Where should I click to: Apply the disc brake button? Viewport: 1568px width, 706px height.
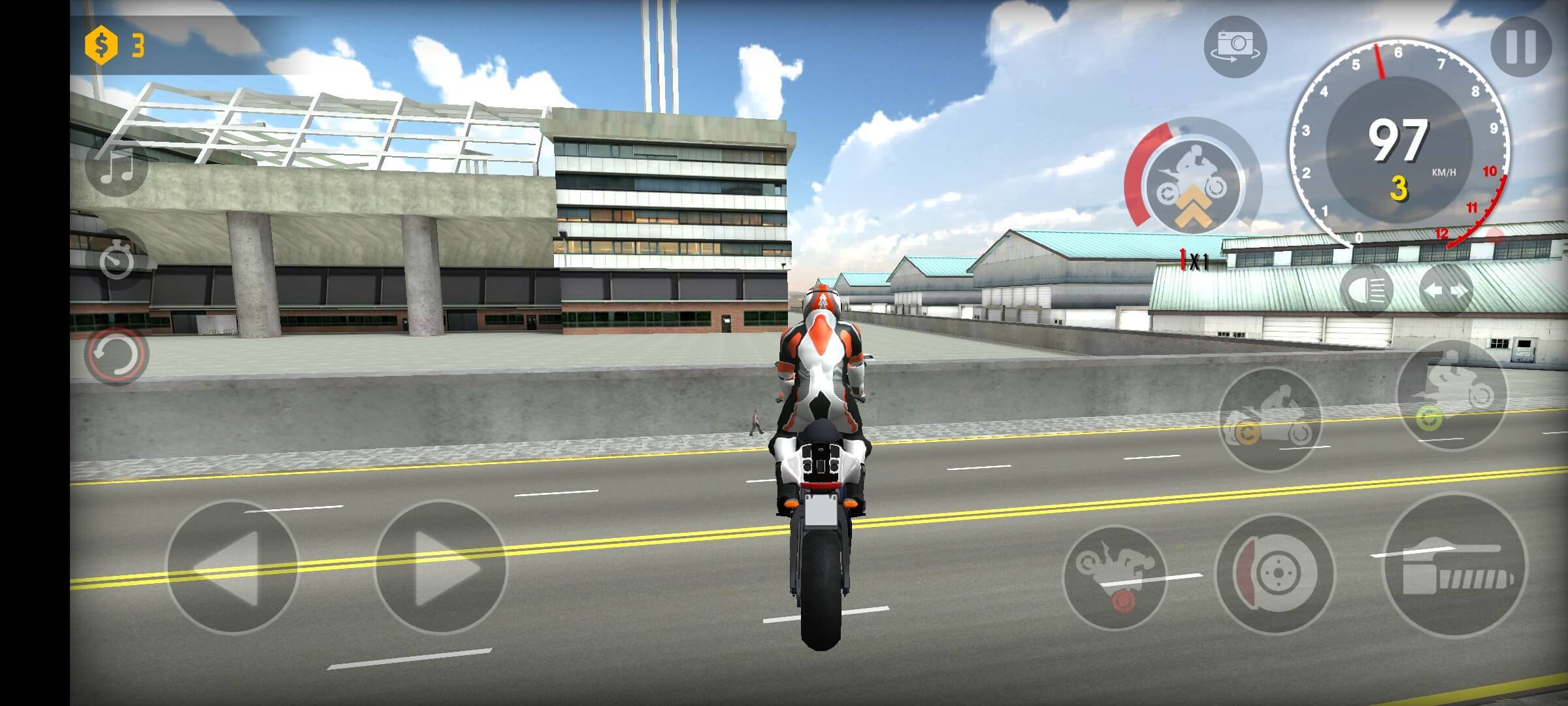[x=1274, y=572]
